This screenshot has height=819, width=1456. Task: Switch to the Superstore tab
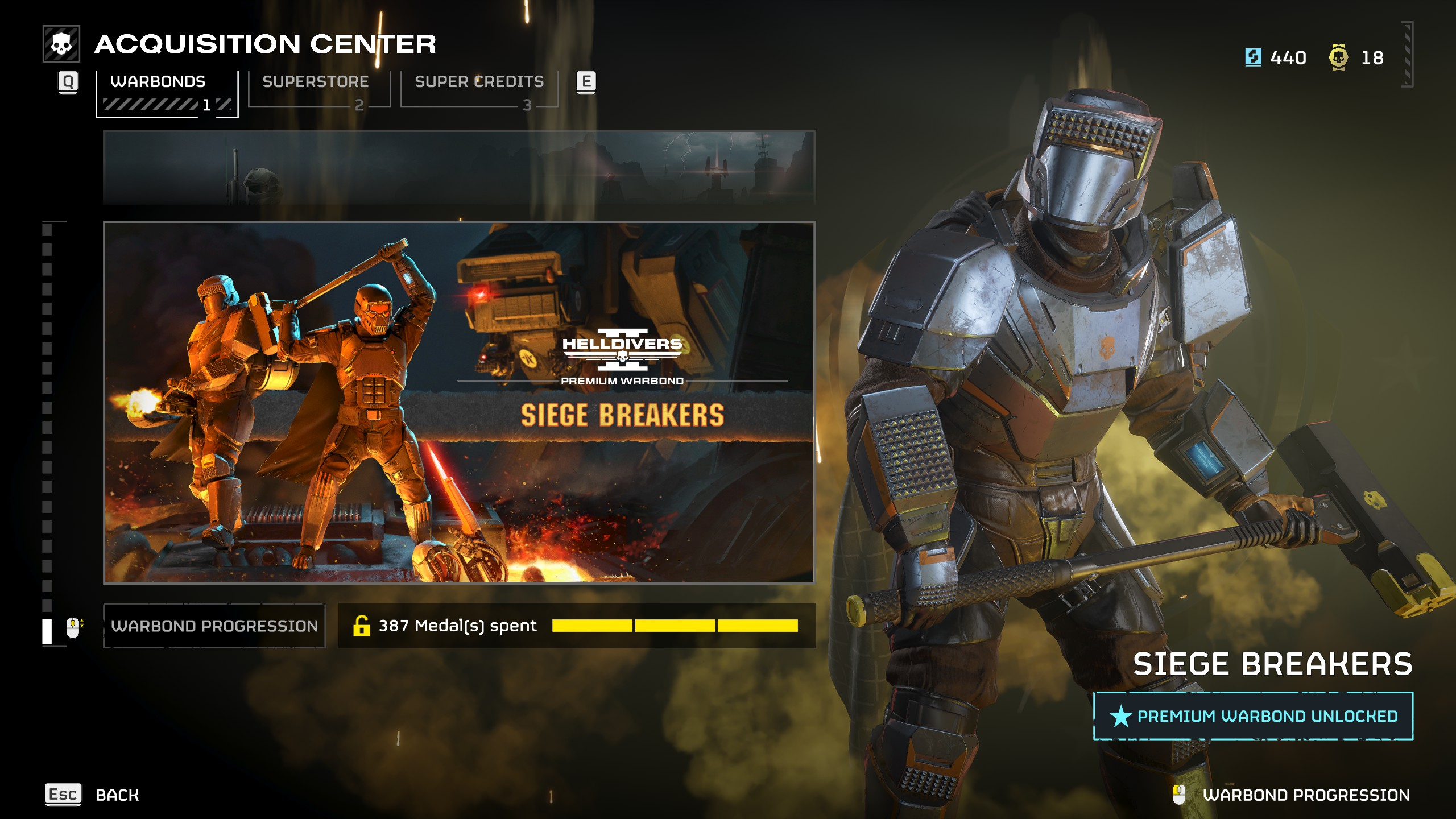(x=316, y=81)
